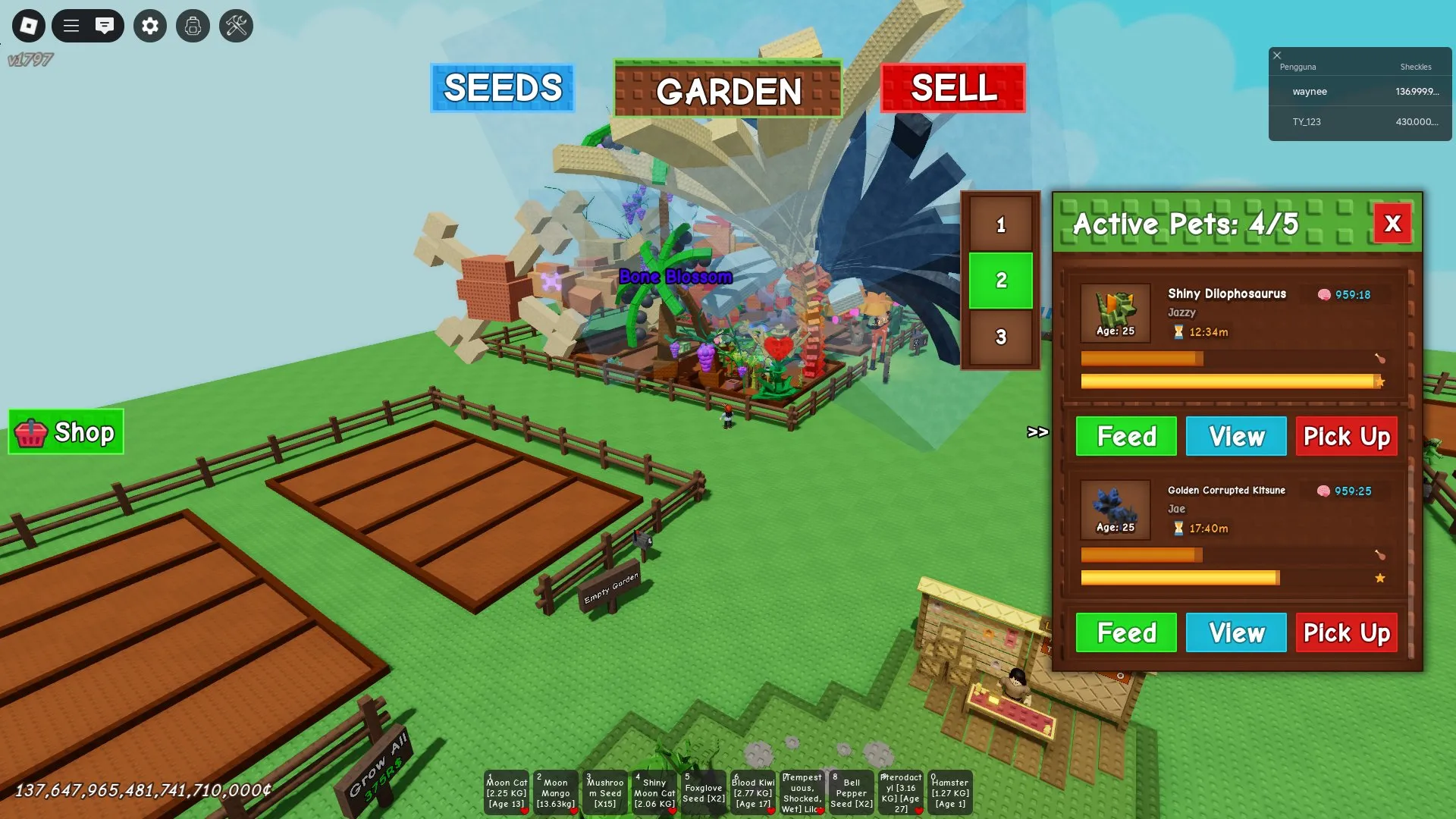Open the hamburger menu top-left
This screenshot has width=1456, height=819.
(x=71, y=25)
